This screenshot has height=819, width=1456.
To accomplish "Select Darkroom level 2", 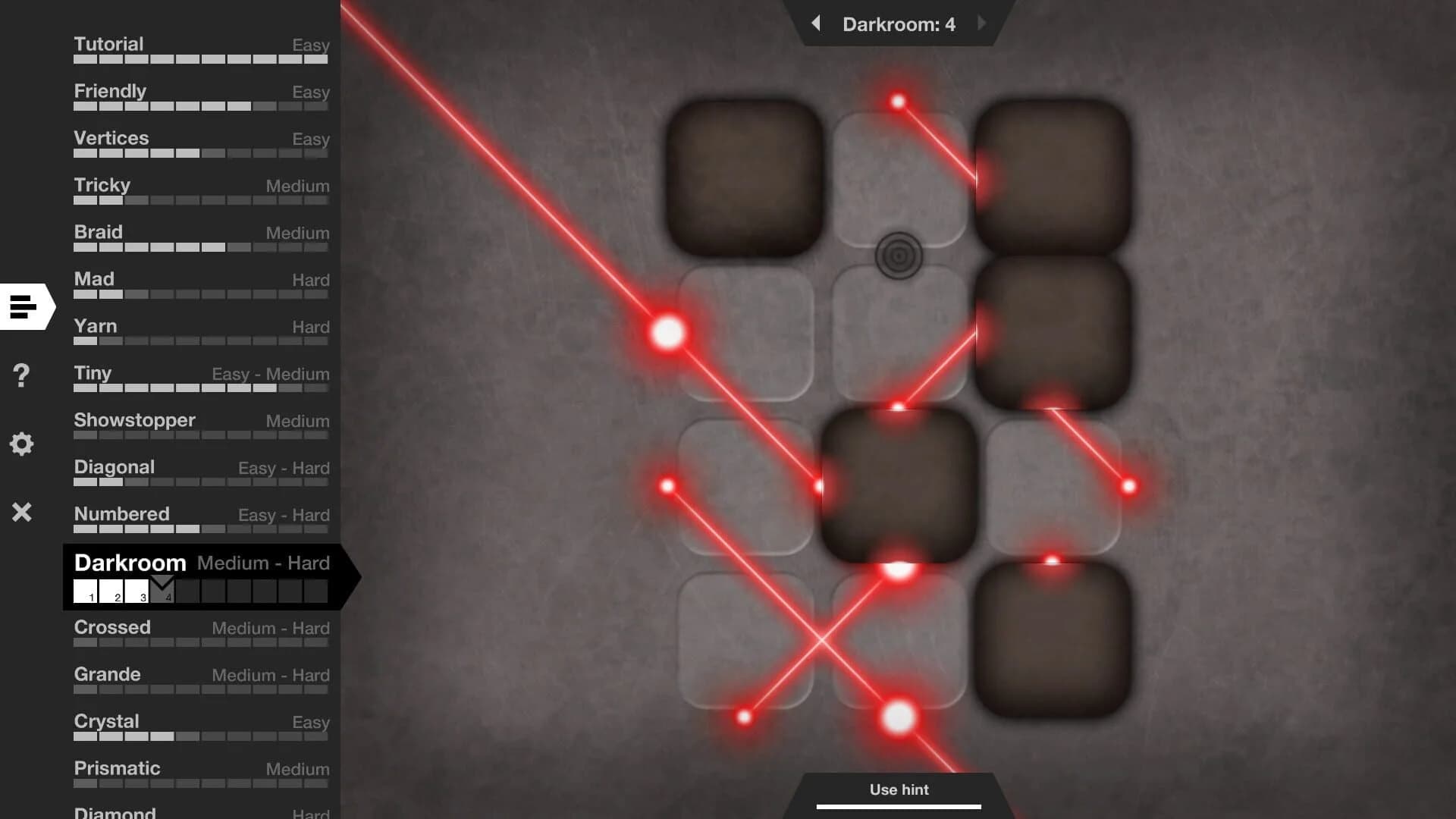I will pyautogui.click(x=111, y=592).
